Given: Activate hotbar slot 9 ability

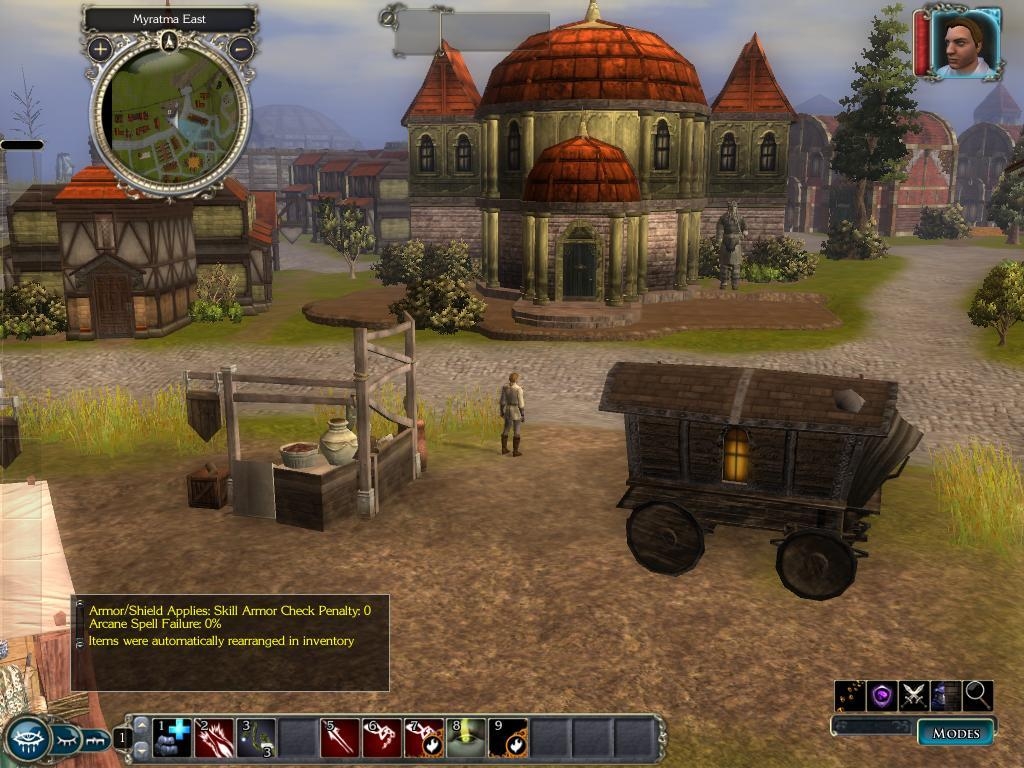Looking at the screenshot, I should 508,738.
